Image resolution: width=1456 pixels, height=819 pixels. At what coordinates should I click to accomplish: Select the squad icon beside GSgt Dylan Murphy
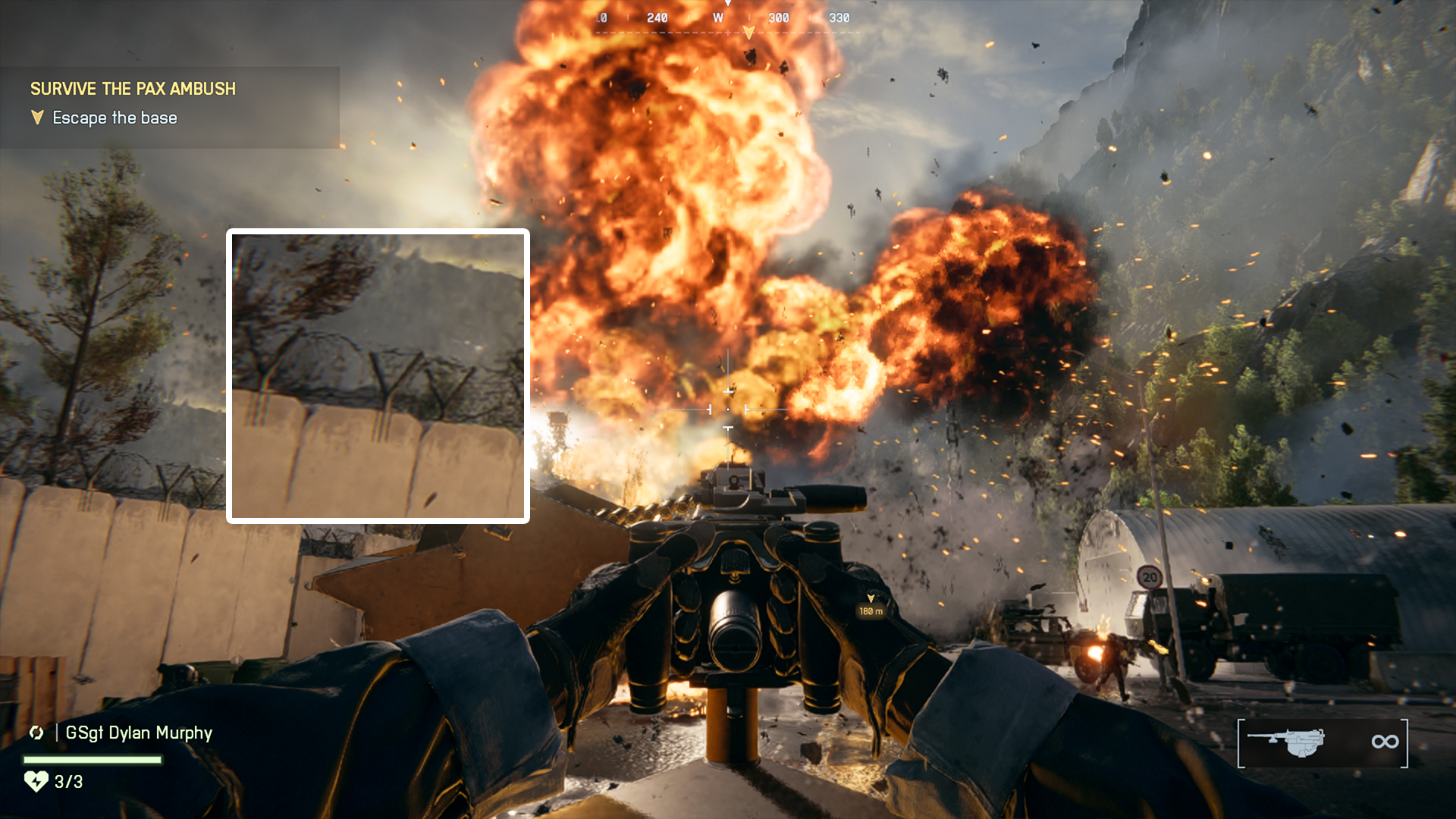(36, 733)
